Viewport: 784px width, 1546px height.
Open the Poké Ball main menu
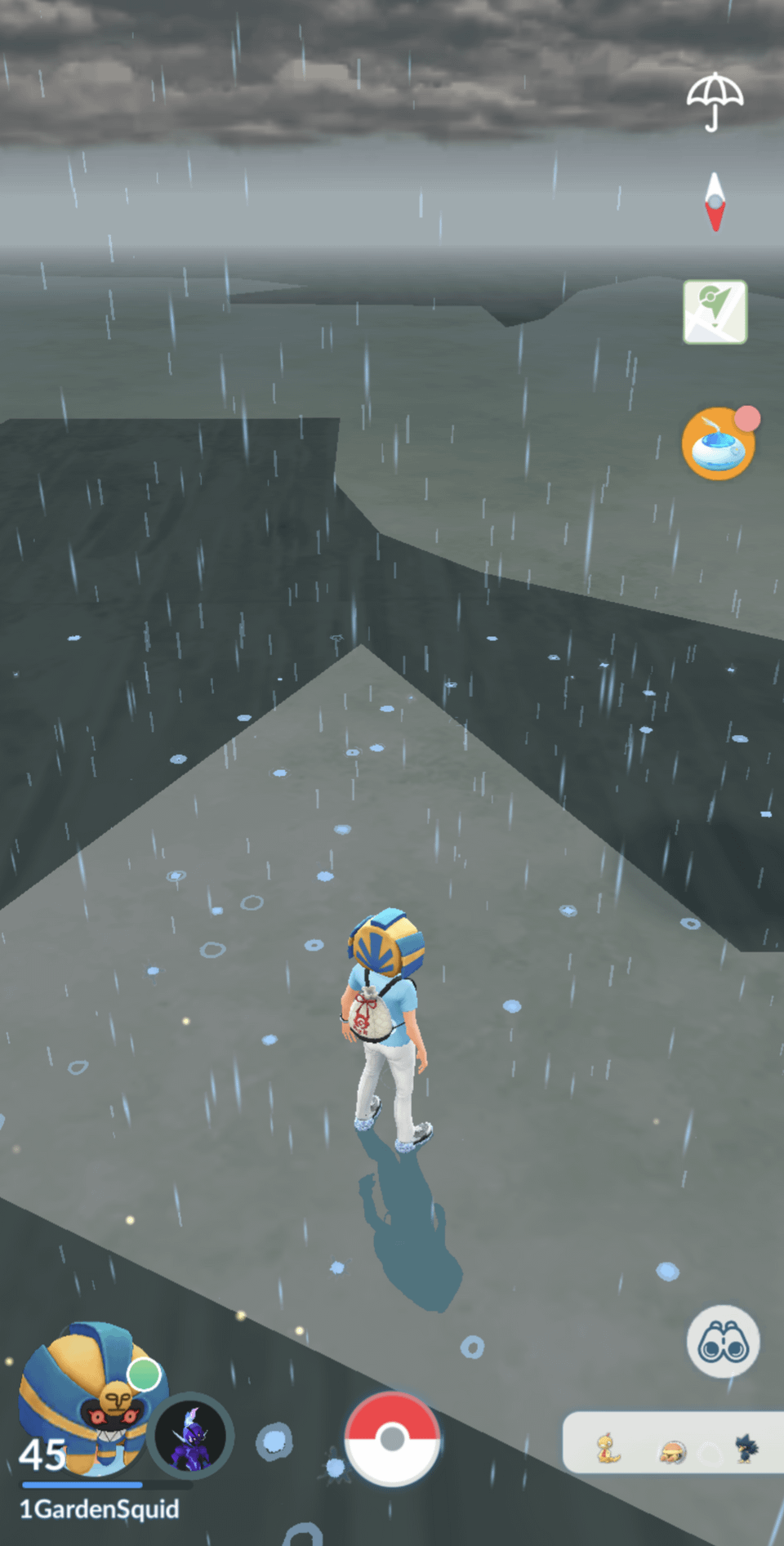click(x=392, y=1438)
